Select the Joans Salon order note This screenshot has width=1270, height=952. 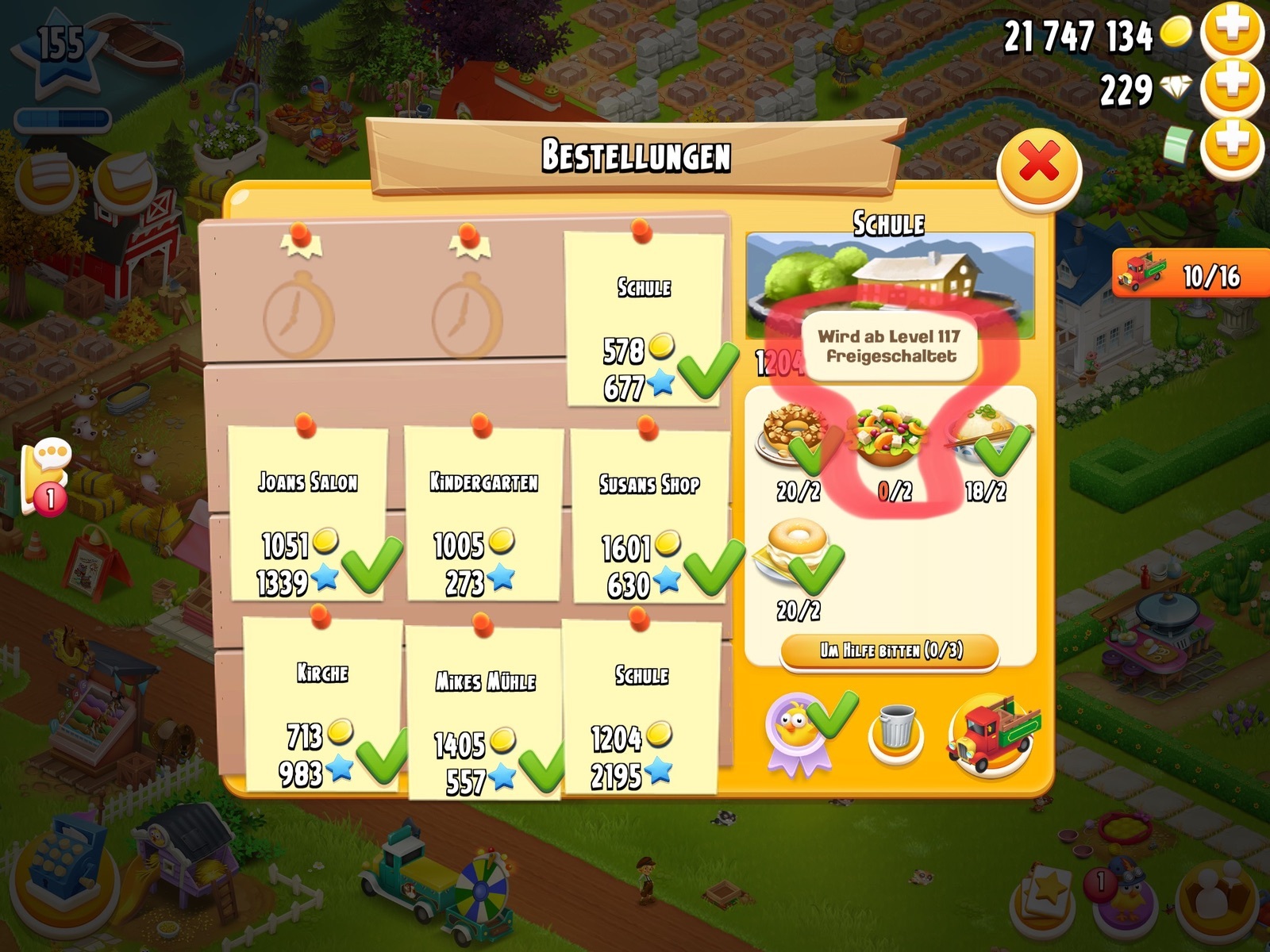click(x=308, y=513)
